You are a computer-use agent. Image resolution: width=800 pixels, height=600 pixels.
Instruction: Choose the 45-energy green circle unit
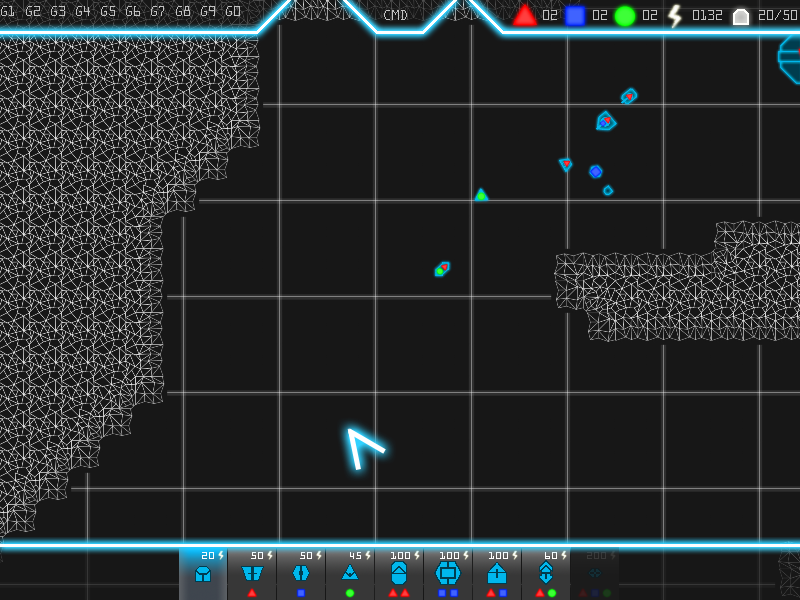point(350,573)
